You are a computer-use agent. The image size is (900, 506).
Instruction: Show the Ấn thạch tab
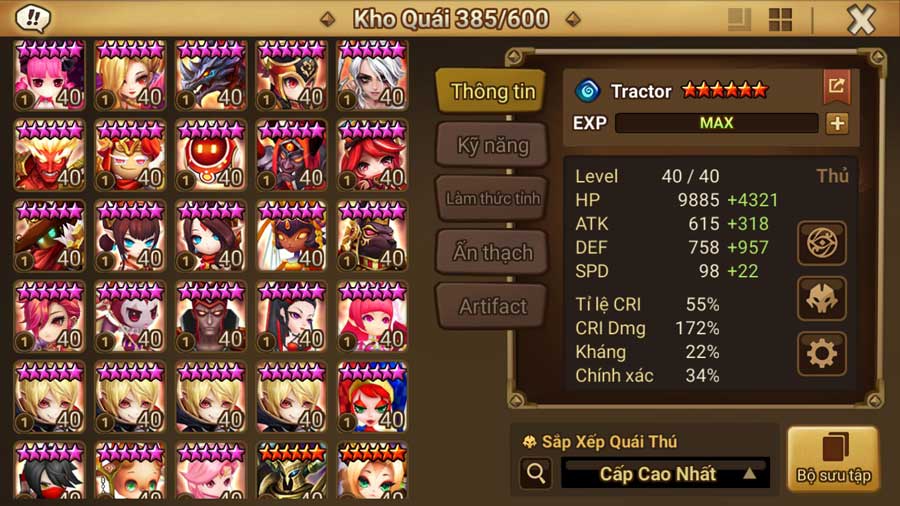492,252
